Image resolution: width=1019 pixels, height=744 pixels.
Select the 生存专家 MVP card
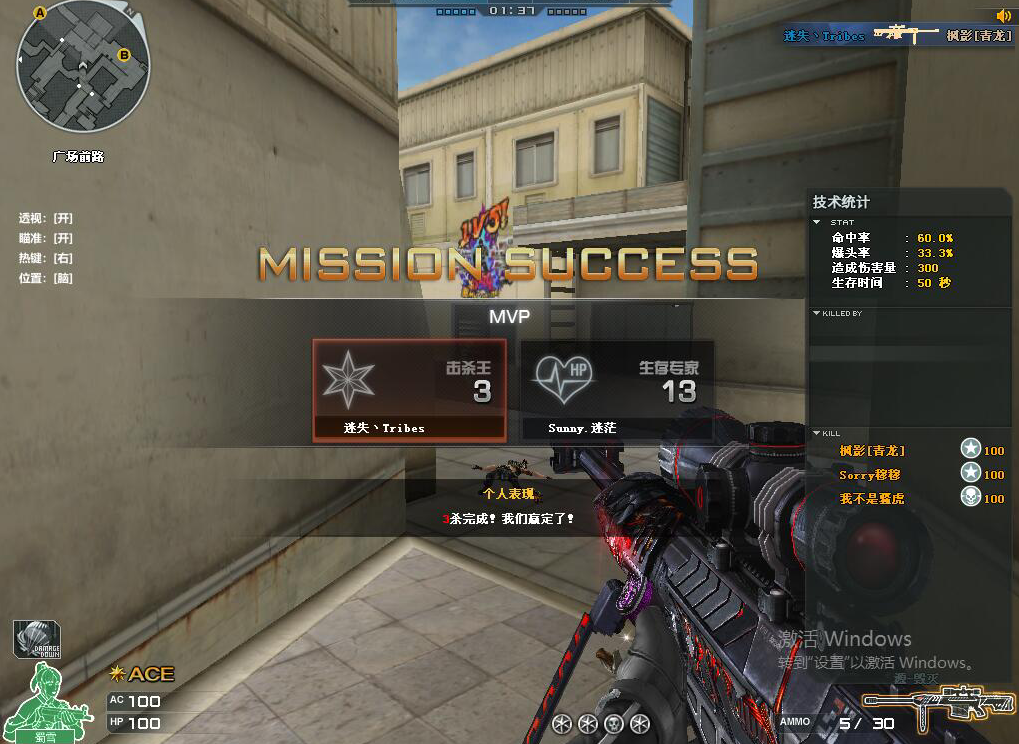[617, 389]
